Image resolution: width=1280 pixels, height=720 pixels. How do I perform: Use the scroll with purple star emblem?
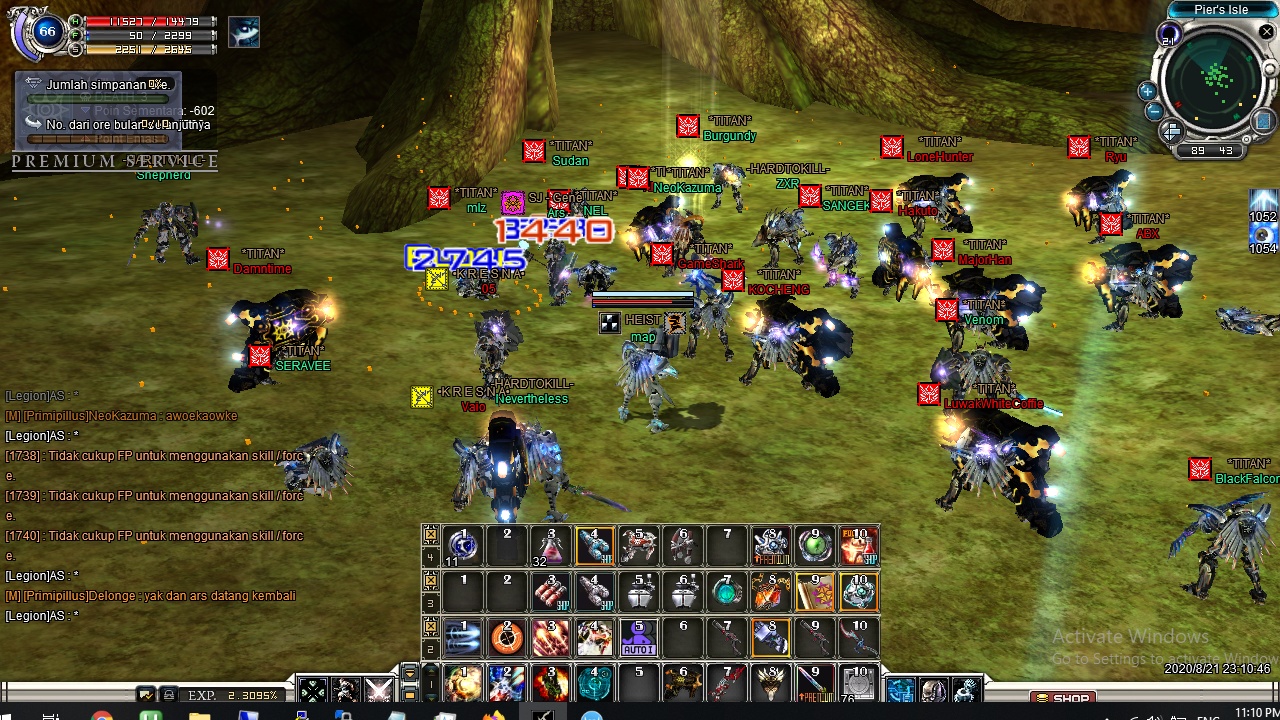(x=815, y=592)
